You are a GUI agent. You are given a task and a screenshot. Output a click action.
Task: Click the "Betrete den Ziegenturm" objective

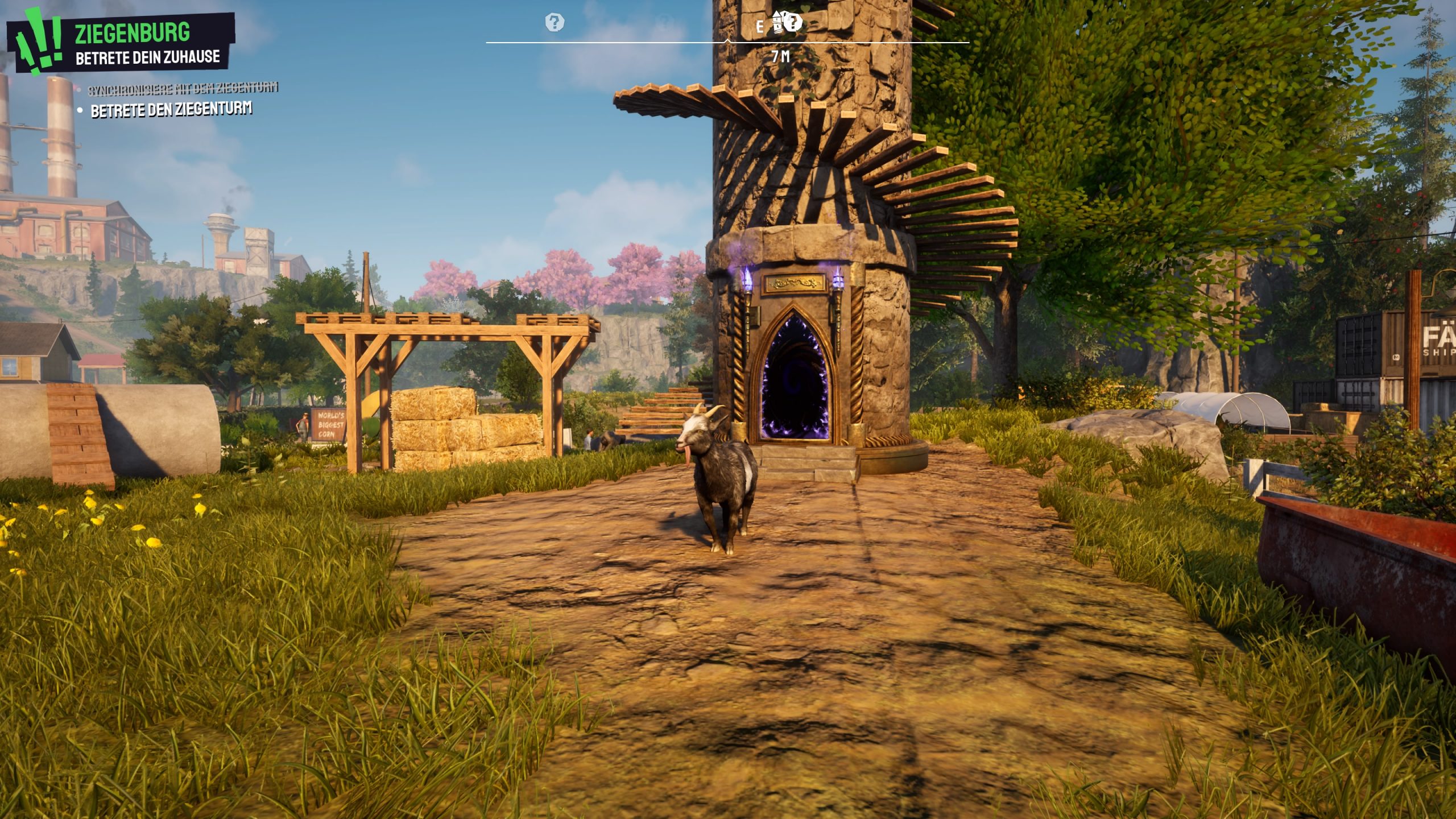click(x=171, y=110)
